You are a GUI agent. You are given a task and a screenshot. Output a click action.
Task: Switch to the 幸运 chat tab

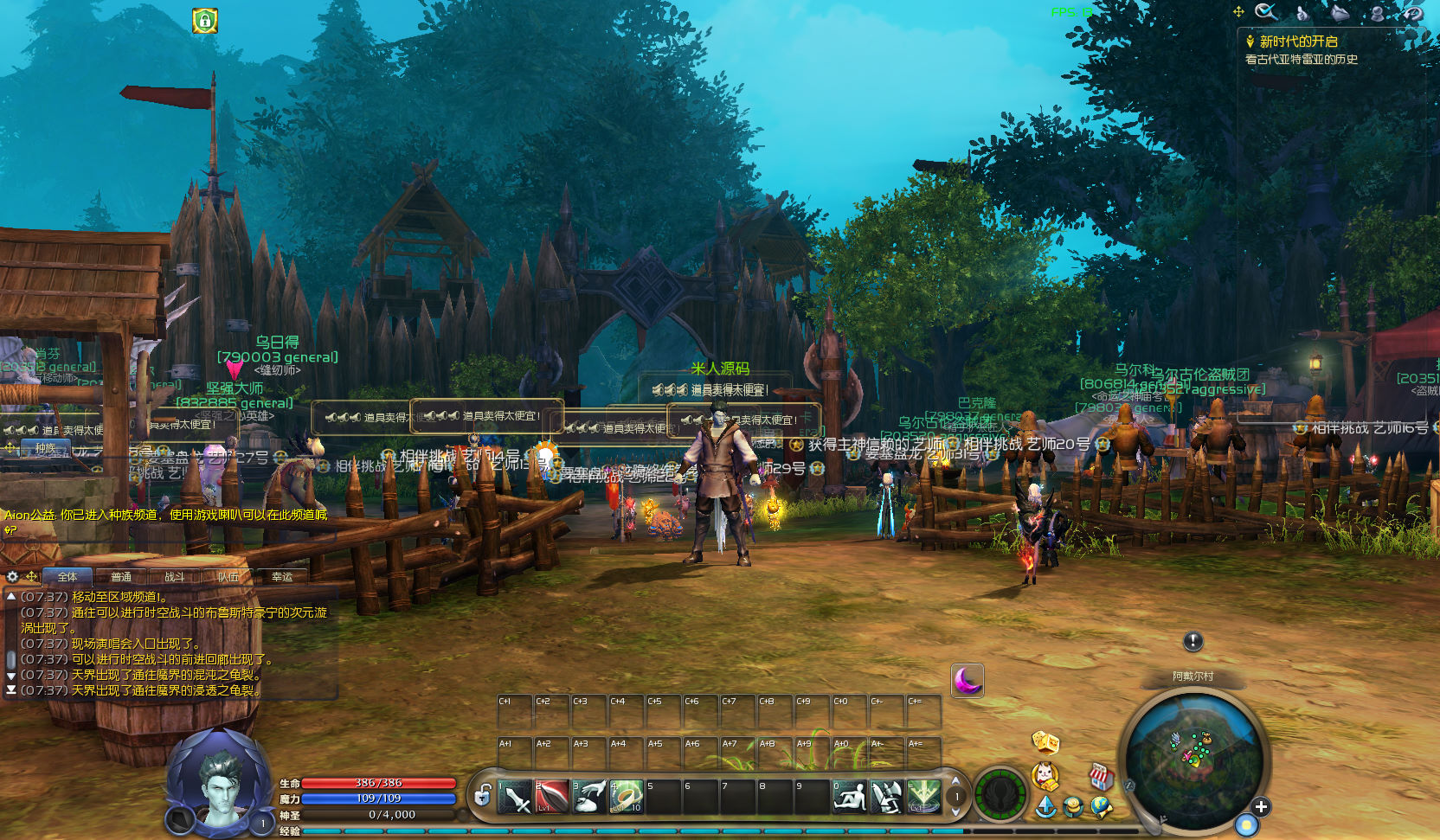click(x=282, y=577)
